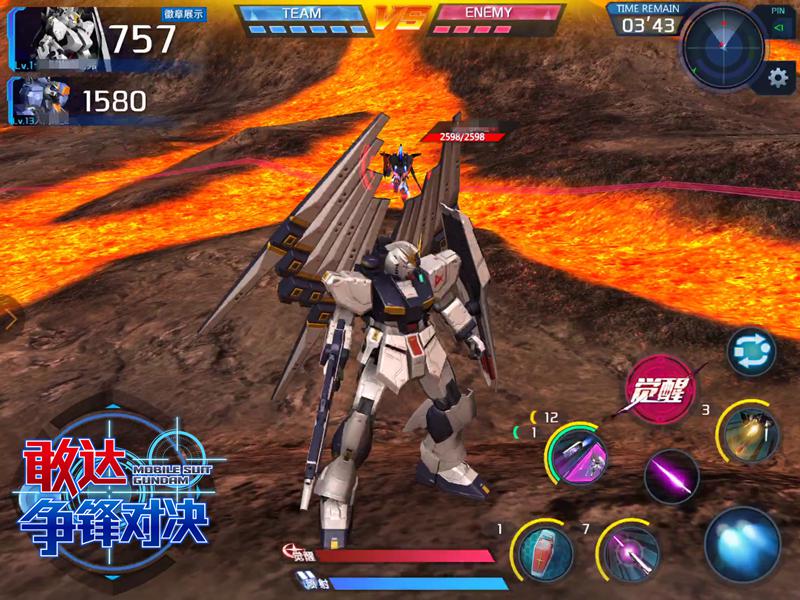Use the purple beam saber attack
The width and height of the screenshot is (800, 600).
(671, 476)
